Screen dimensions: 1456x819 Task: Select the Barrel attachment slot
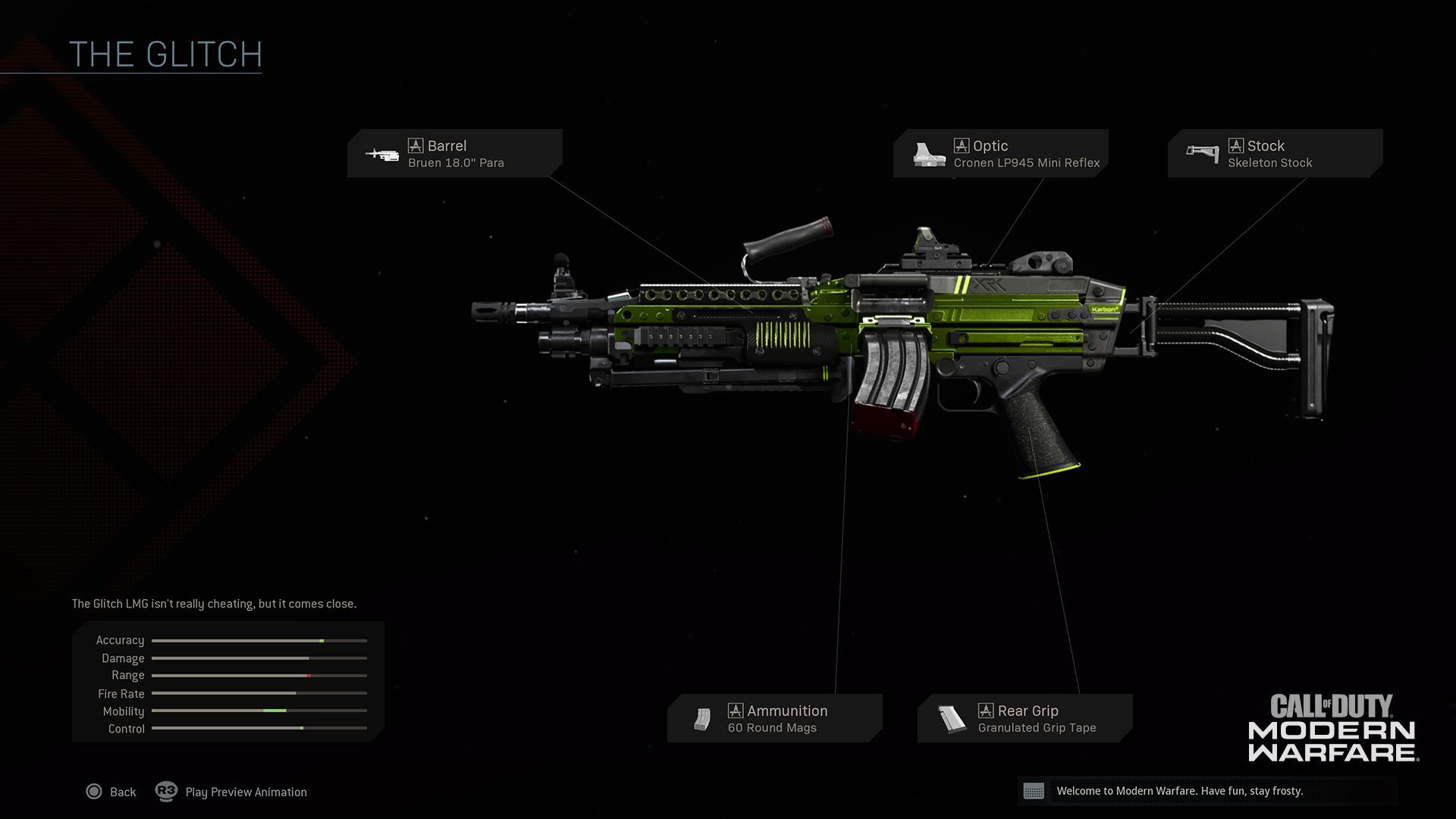(454, 153)
